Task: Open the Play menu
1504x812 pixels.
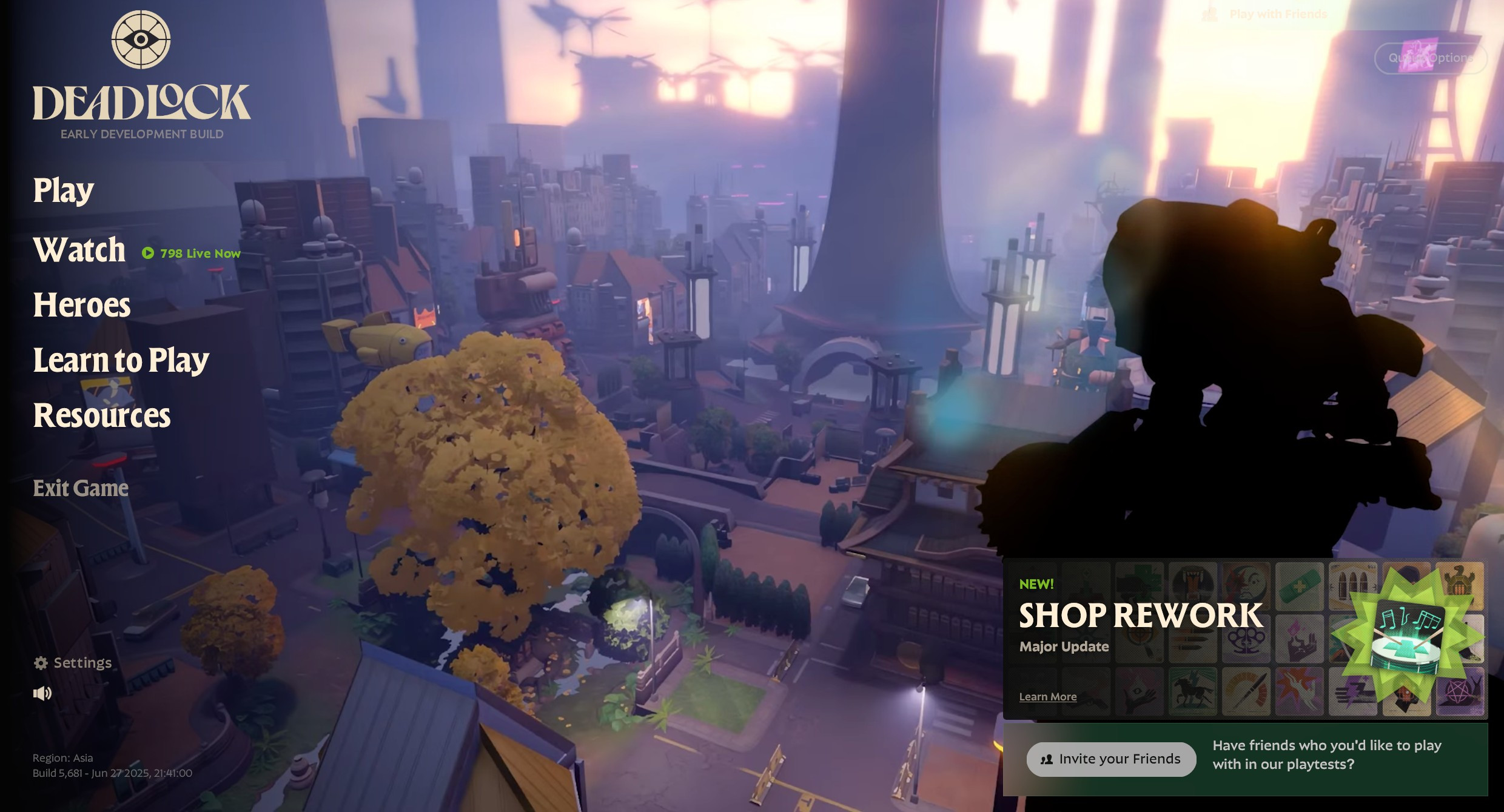Action: coord(64,190)
